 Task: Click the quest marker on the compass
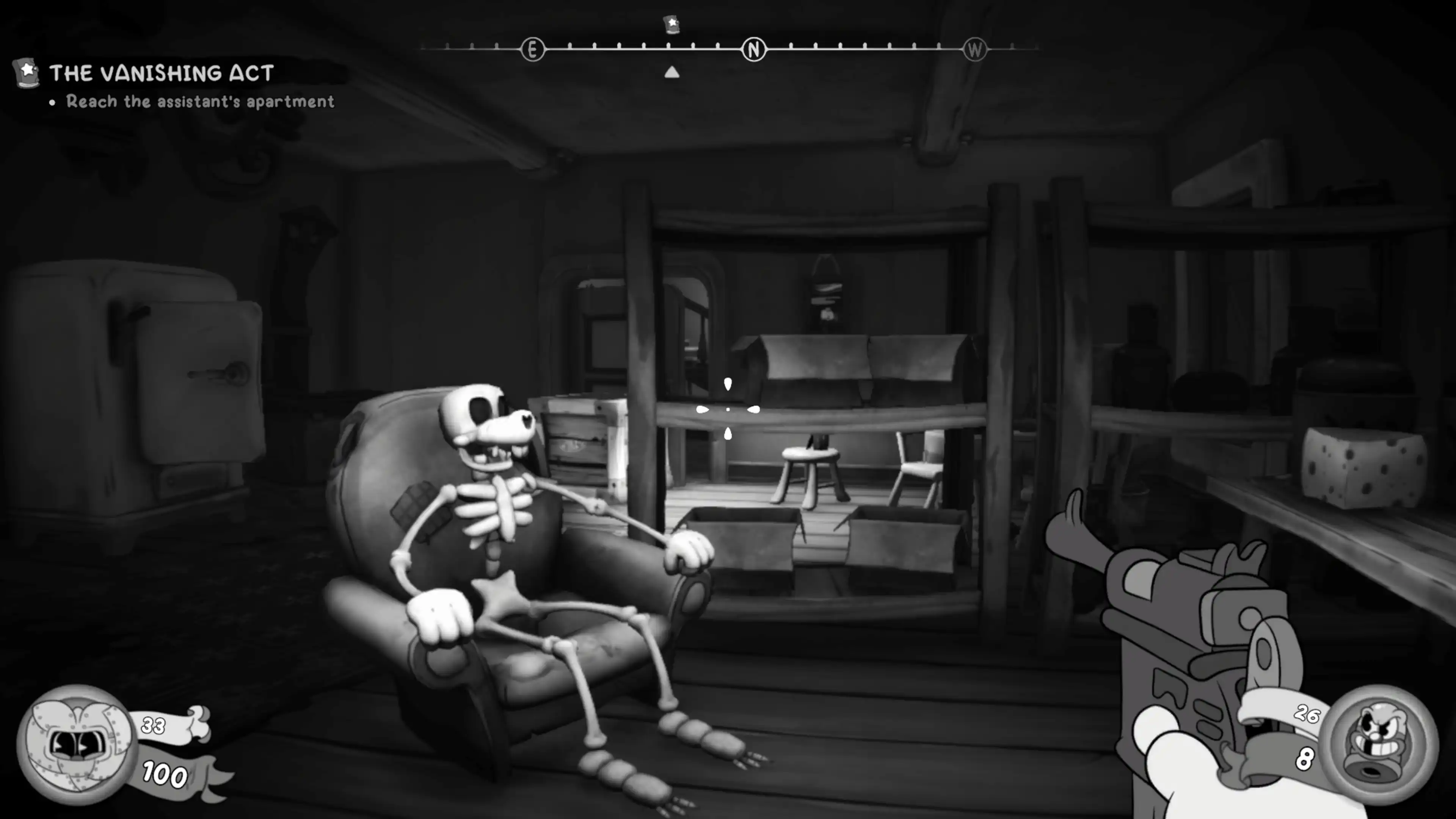[x=672, y=24]
